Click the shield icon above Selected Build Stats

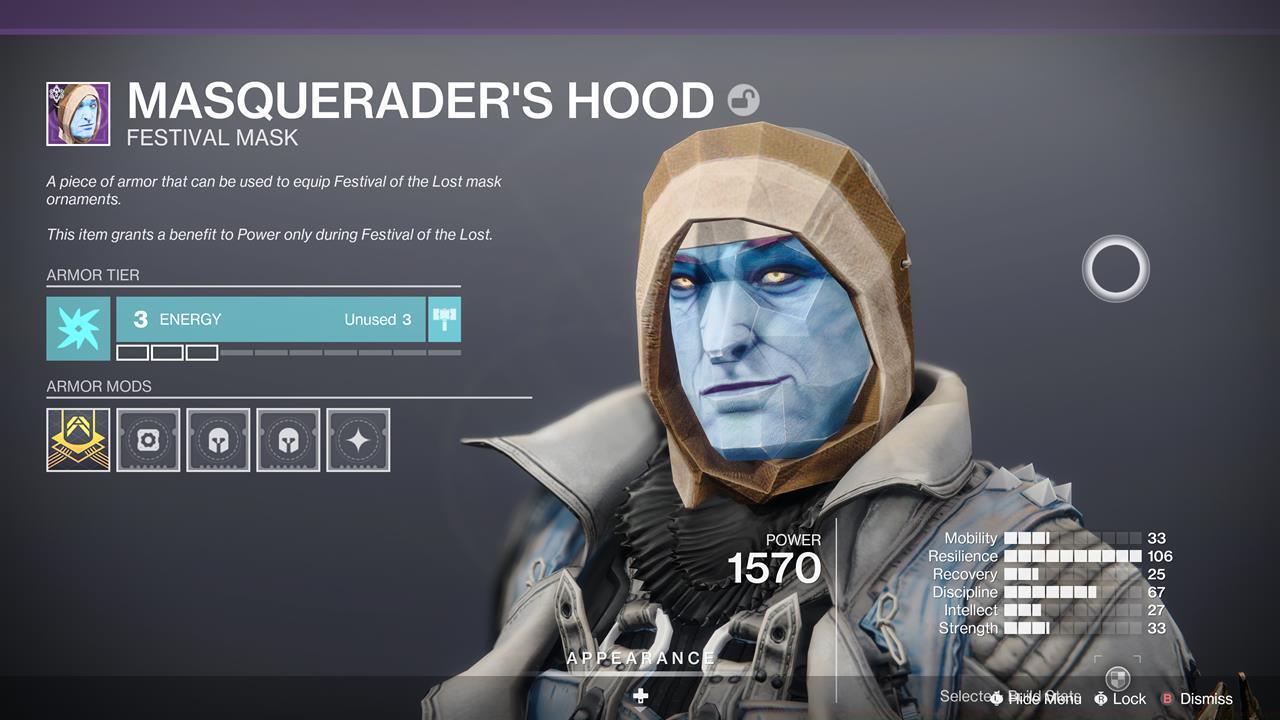click(x=1116, y=676)
